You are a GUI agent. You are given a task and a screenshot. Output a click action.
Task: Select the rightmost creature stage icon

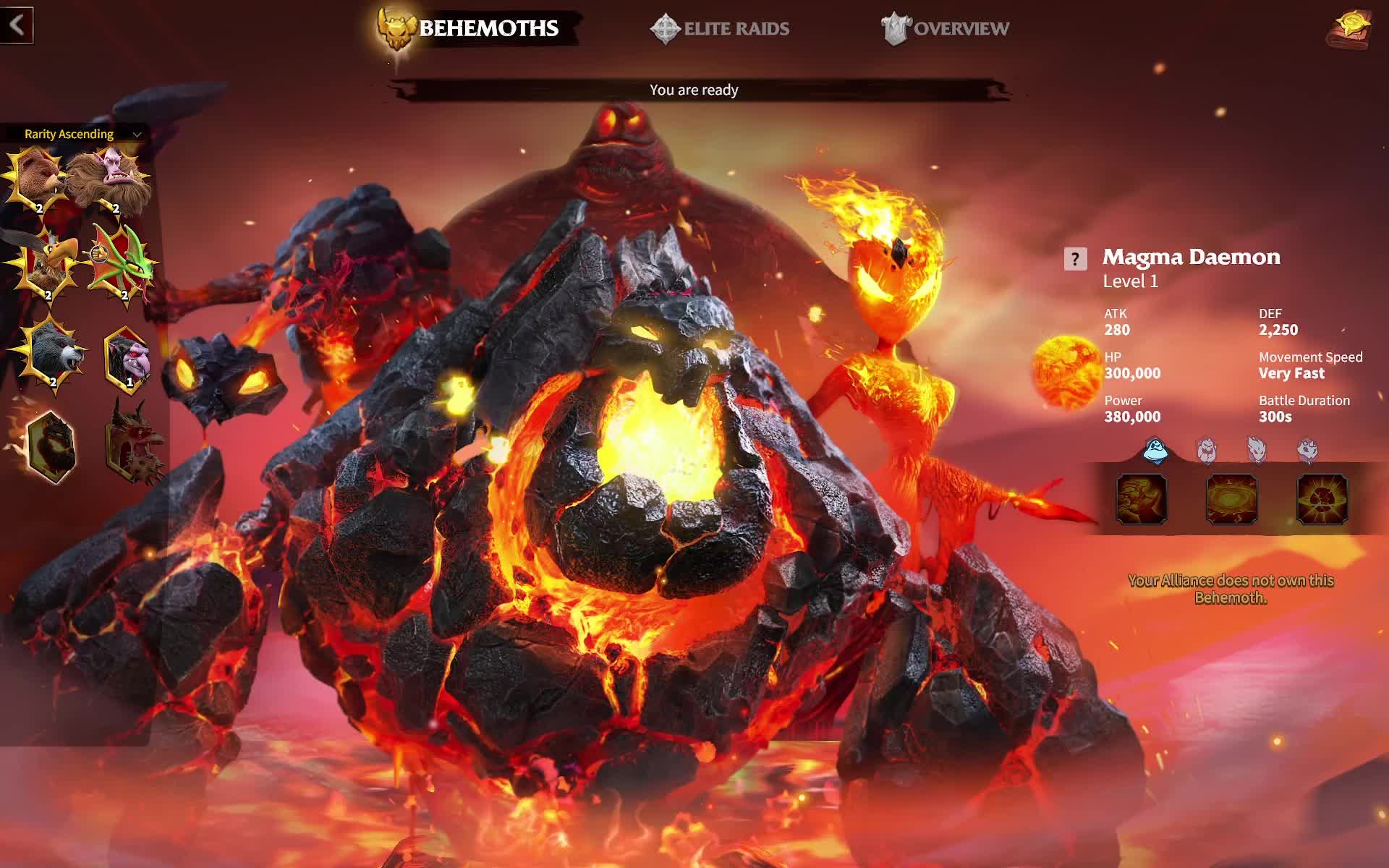point(1307,448)
